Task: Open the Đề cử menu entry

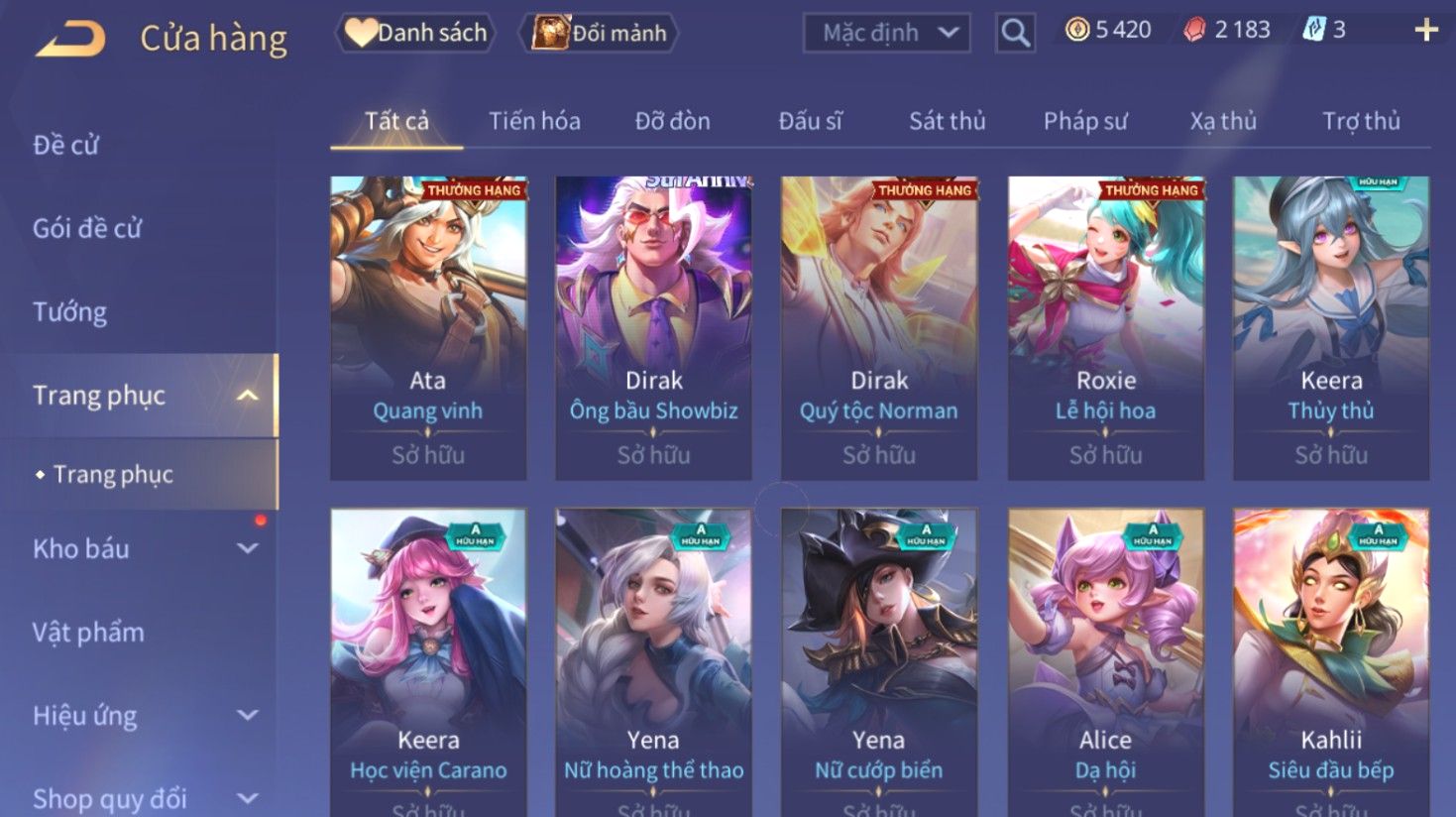Action: pos(65,145)
